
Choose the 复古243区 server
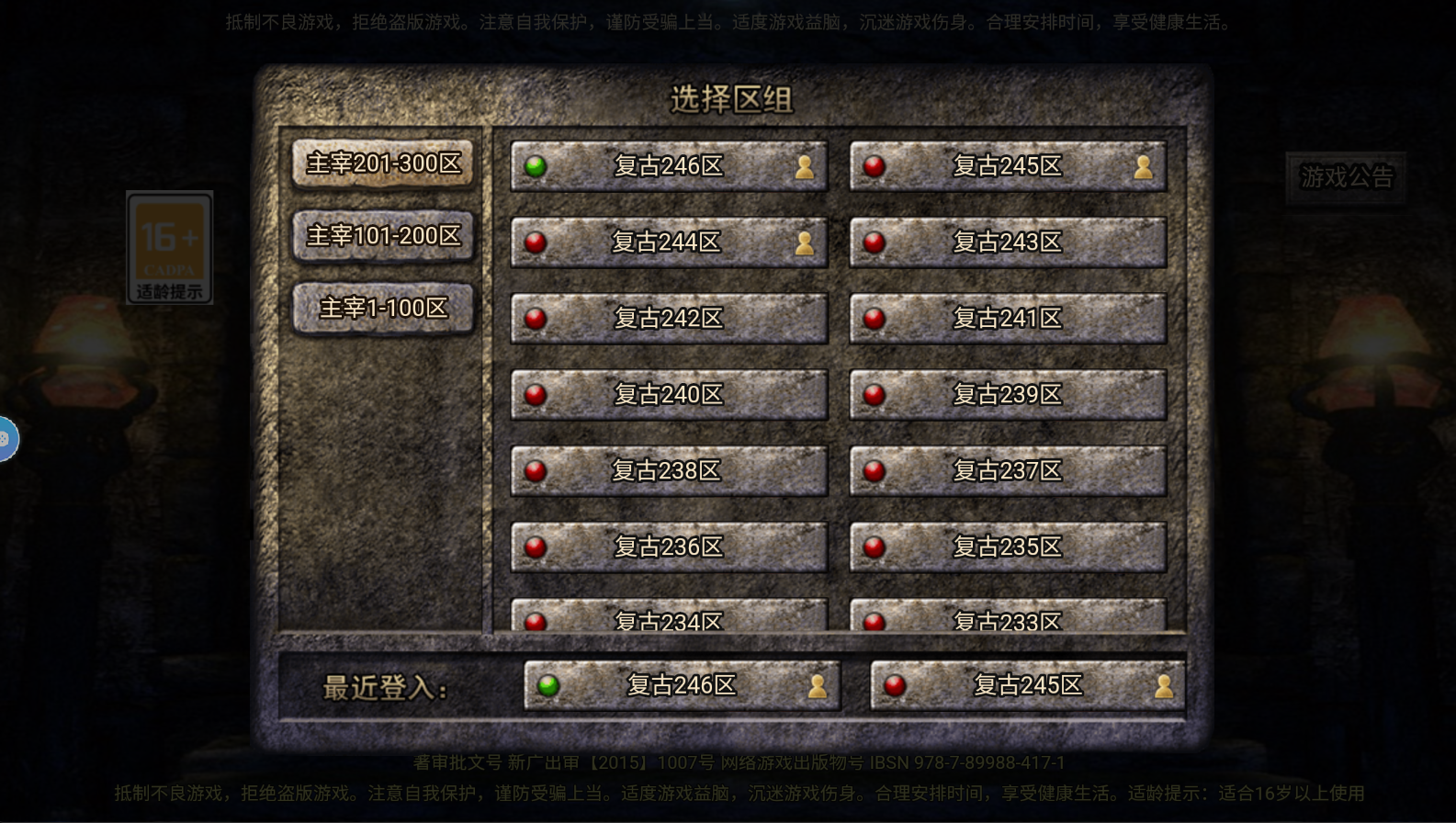click(x=1008, y=242)
